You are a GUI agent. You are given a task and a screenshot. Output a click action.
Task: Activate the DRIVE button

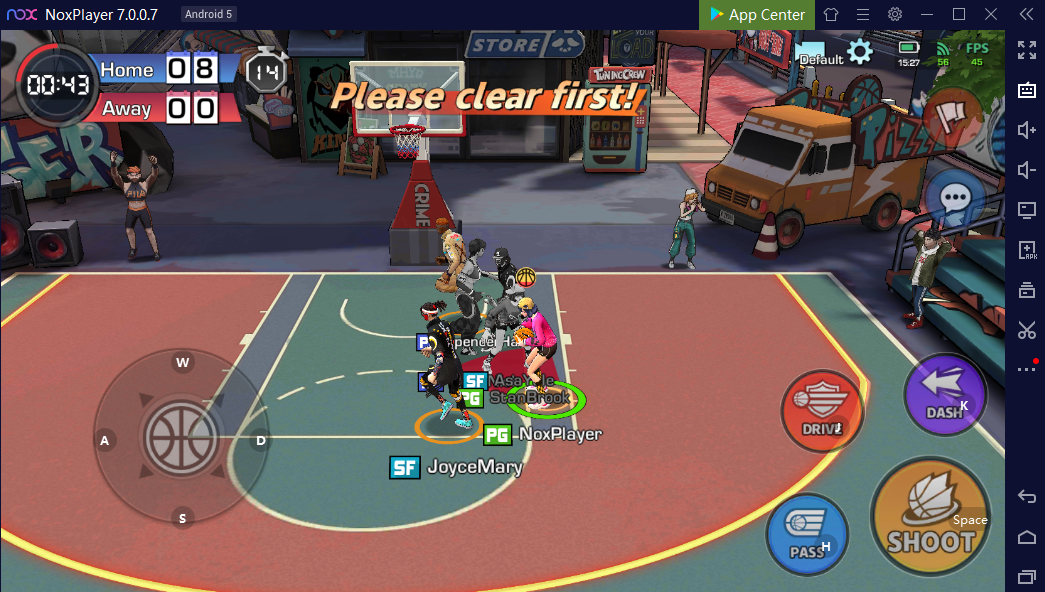click(822, 411)
